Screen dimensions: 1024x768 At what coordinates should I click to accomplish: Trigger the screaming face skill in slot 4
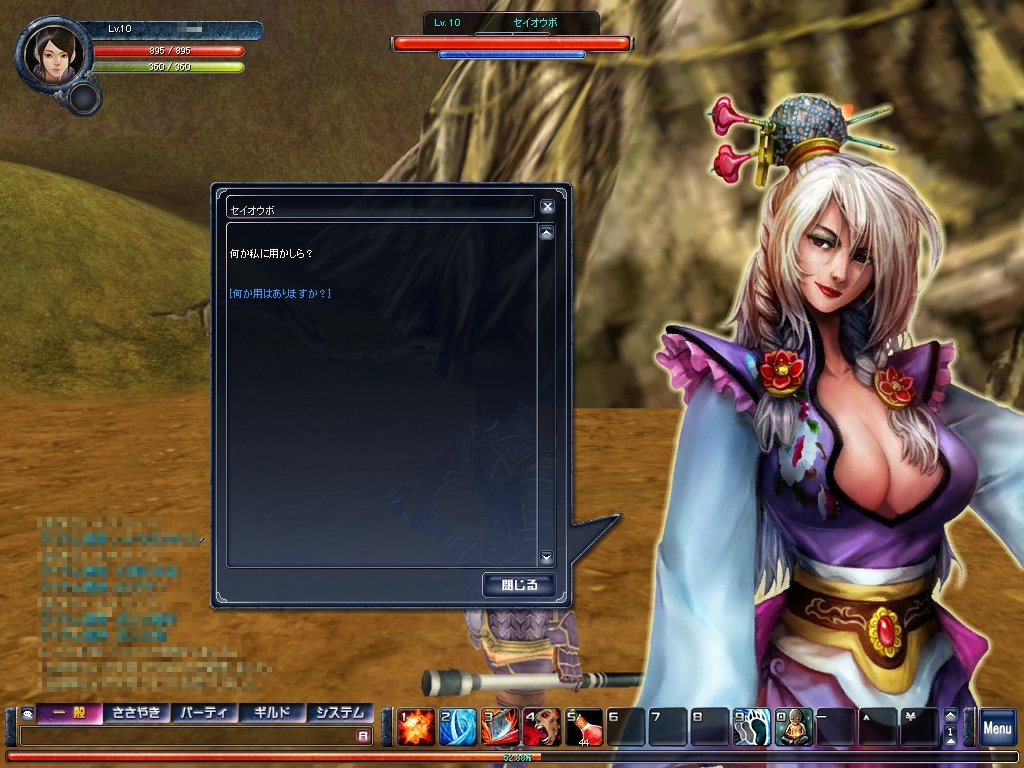(x=541, y=727)
